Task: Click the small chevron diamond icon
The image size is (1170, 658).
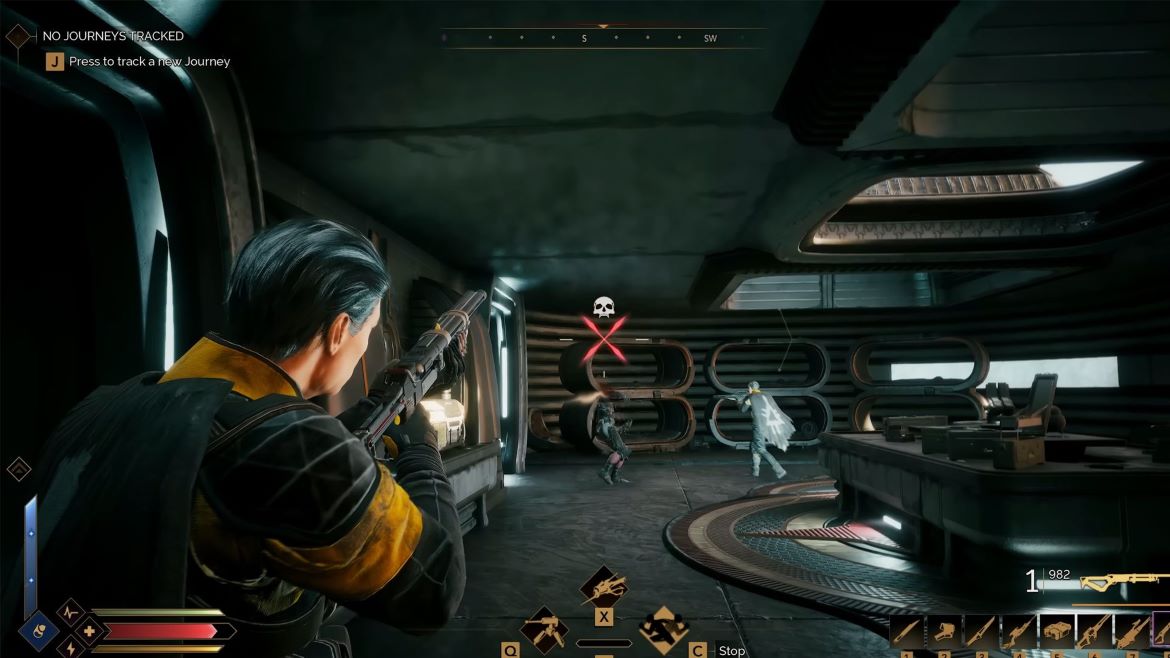Action: click(19, 469)
